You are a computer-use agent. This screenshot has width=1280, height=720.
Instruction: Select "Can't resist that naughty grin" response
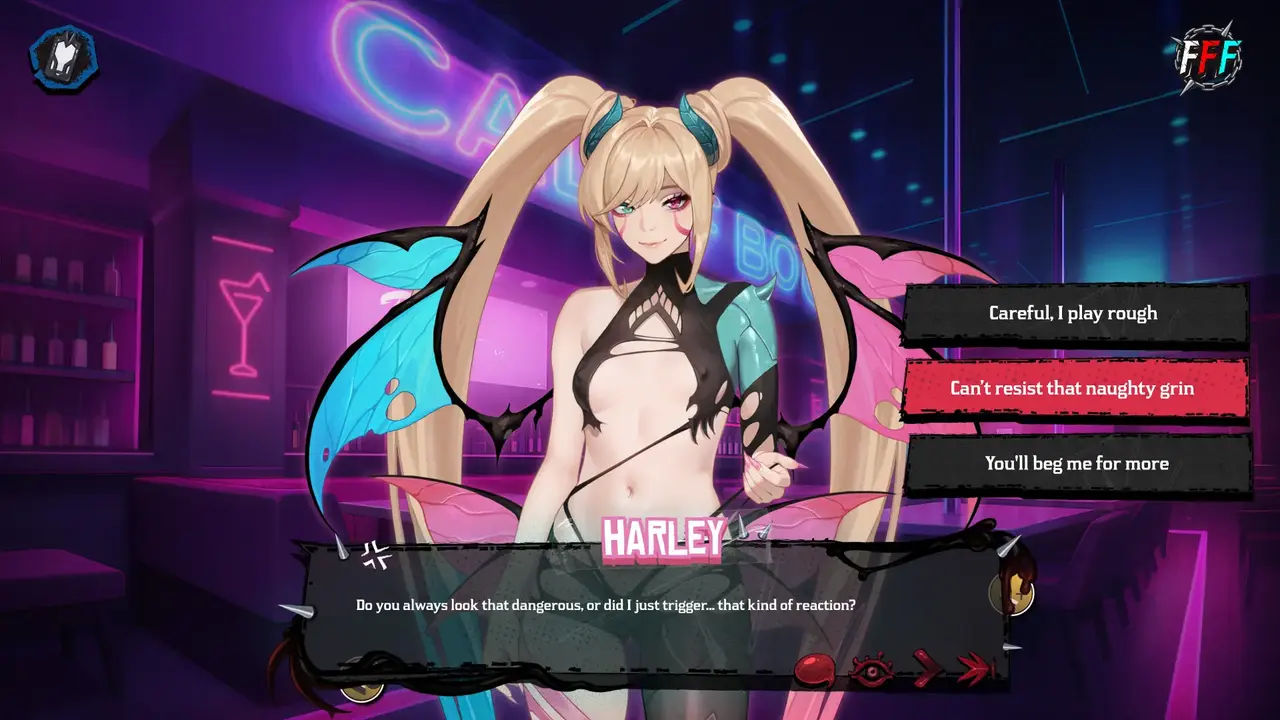pos(1074,388)
